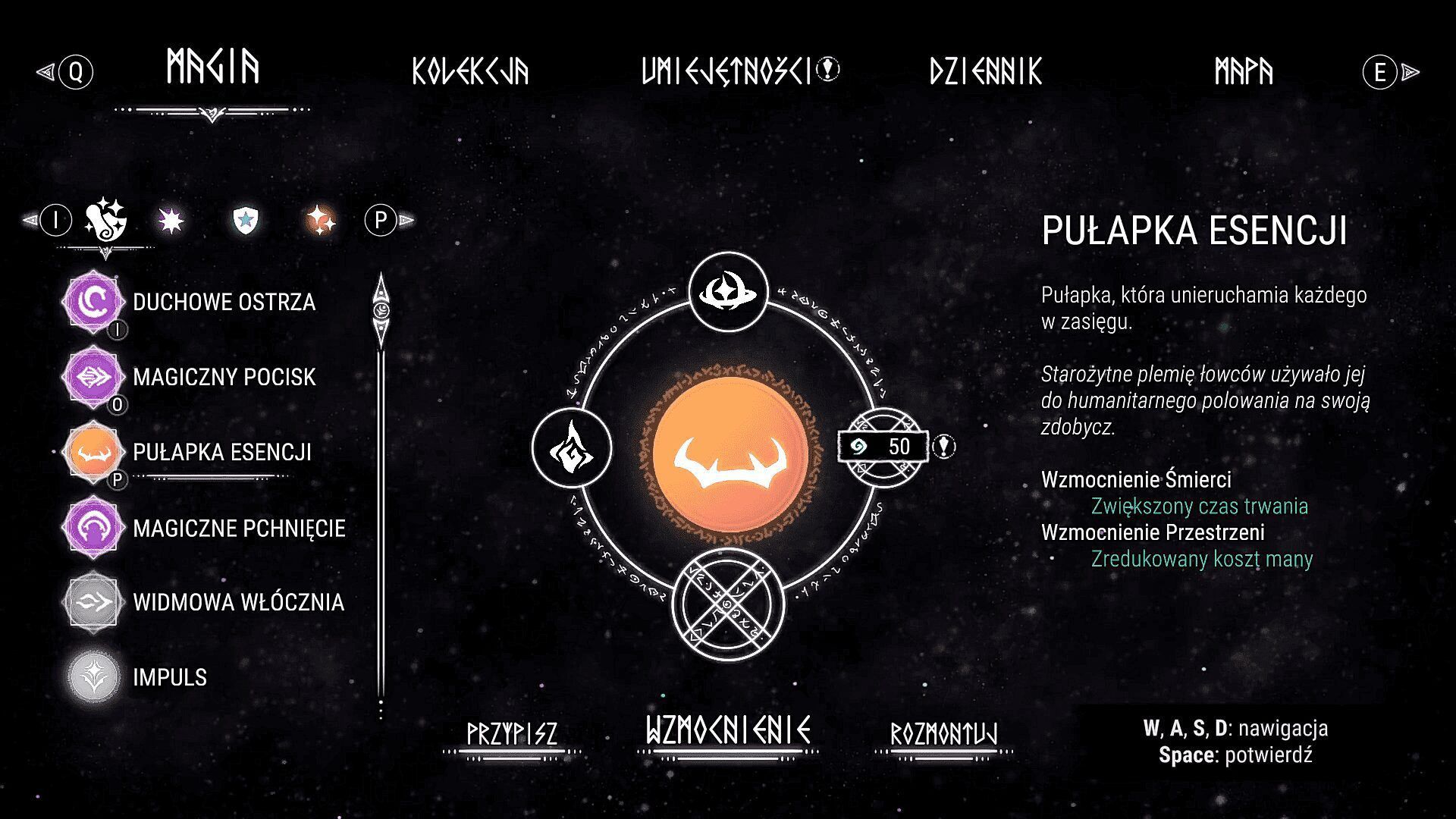Show the Mapa tab
This screenshot has width=1456, height=819.
click(x=1244, y=71)
